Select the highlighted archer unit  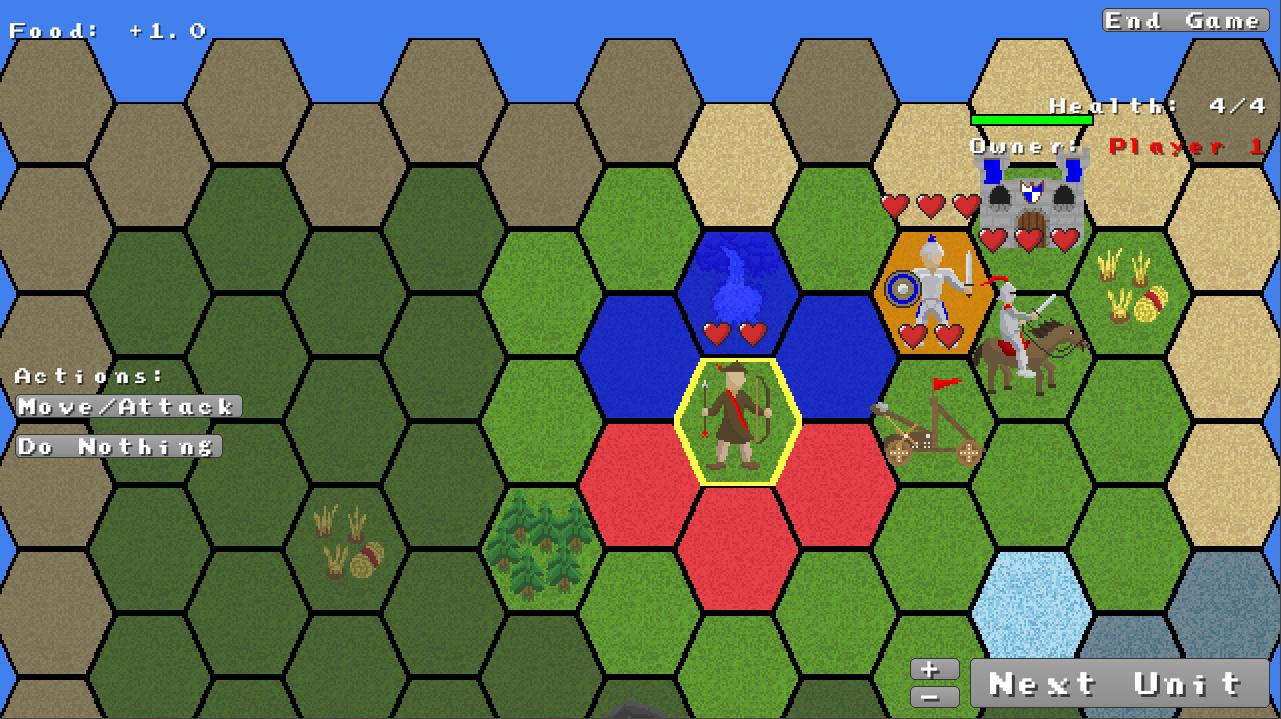pos(738,420)
